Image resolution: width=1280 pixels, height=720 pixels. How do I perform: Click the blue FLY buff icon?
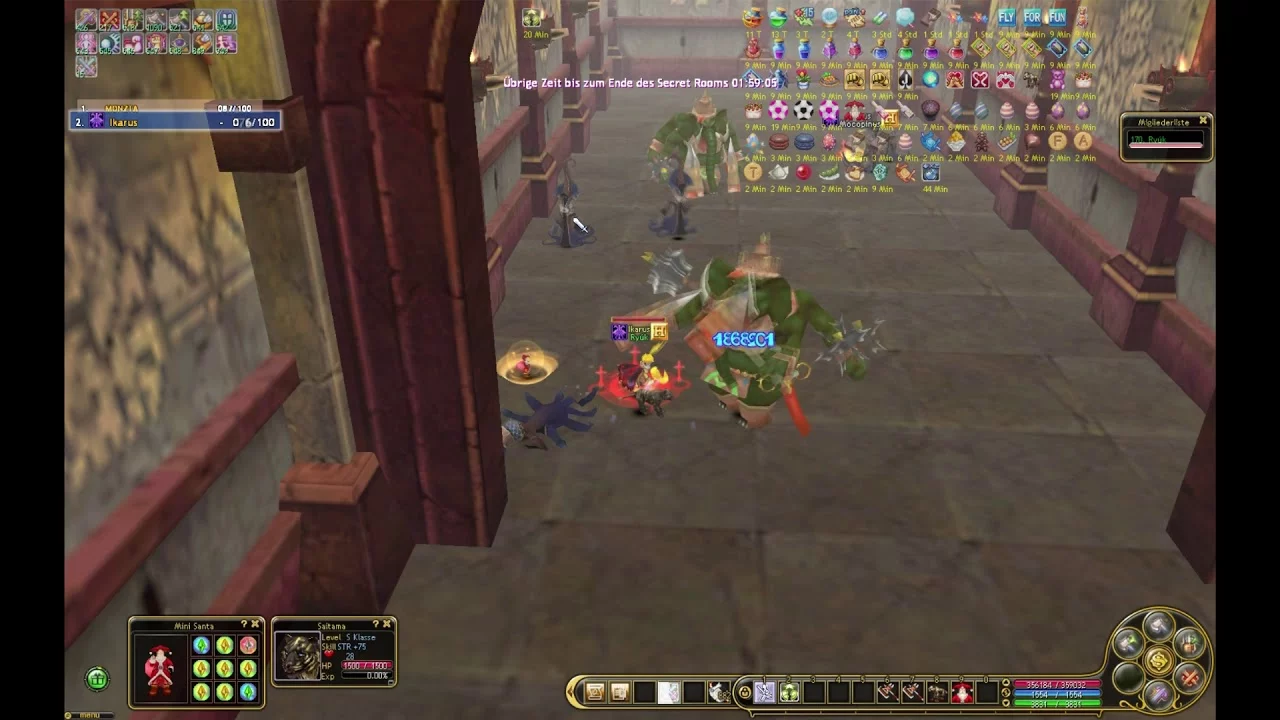point(1006,17)
